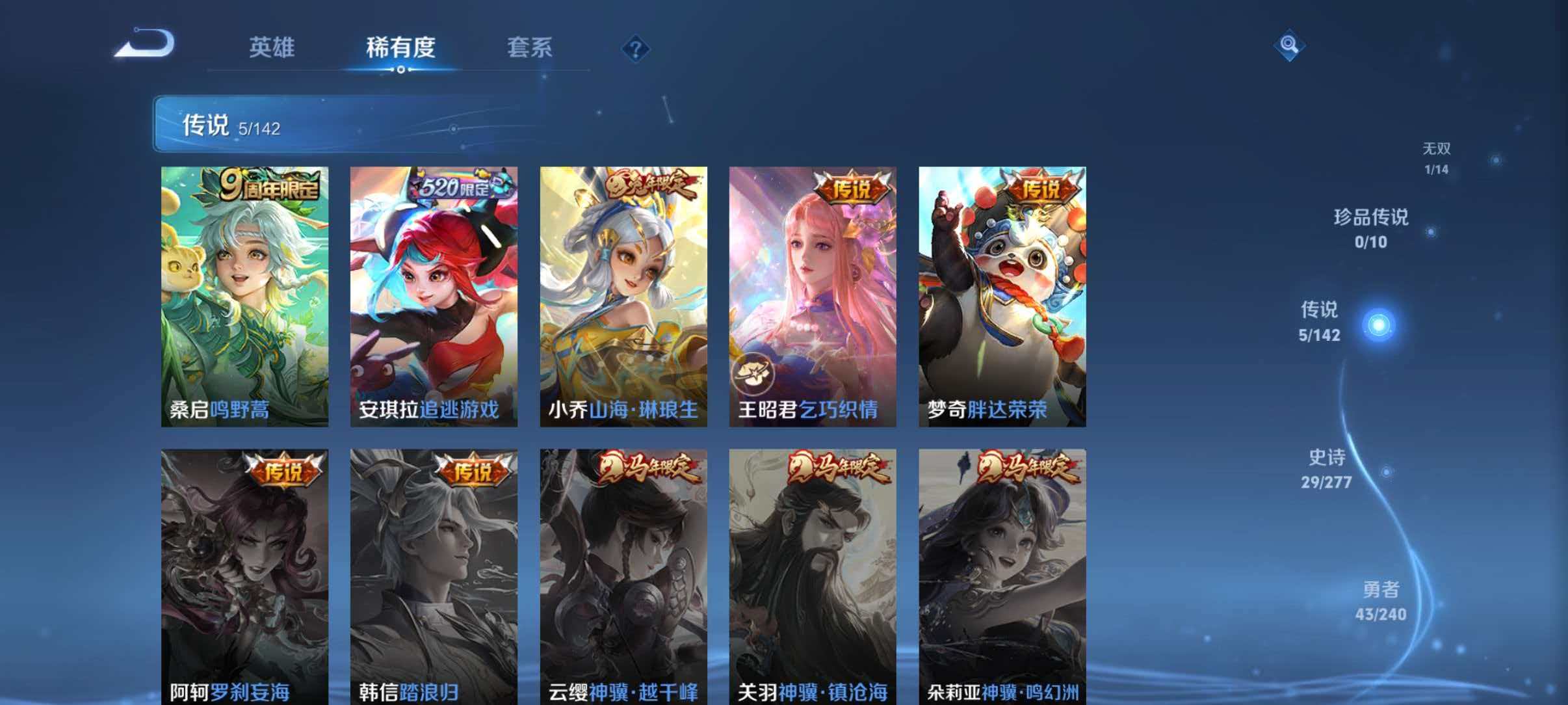
Task: Open the search magnifier at top right
Action: click(x=1290, y=47)
